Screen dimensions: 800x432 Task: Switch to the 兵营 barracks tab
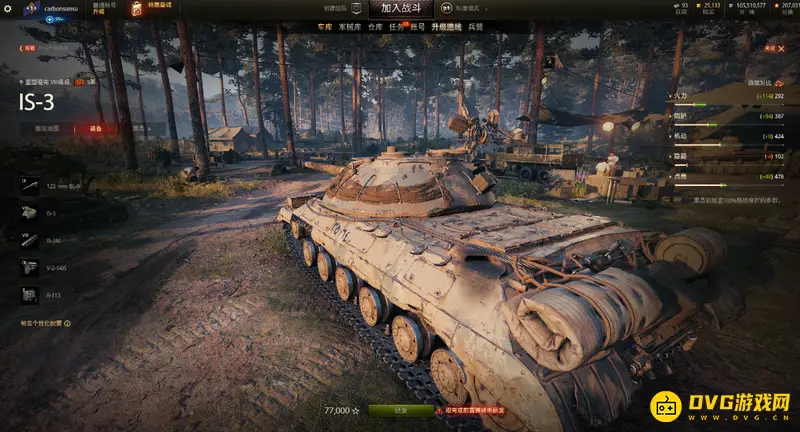476,27
